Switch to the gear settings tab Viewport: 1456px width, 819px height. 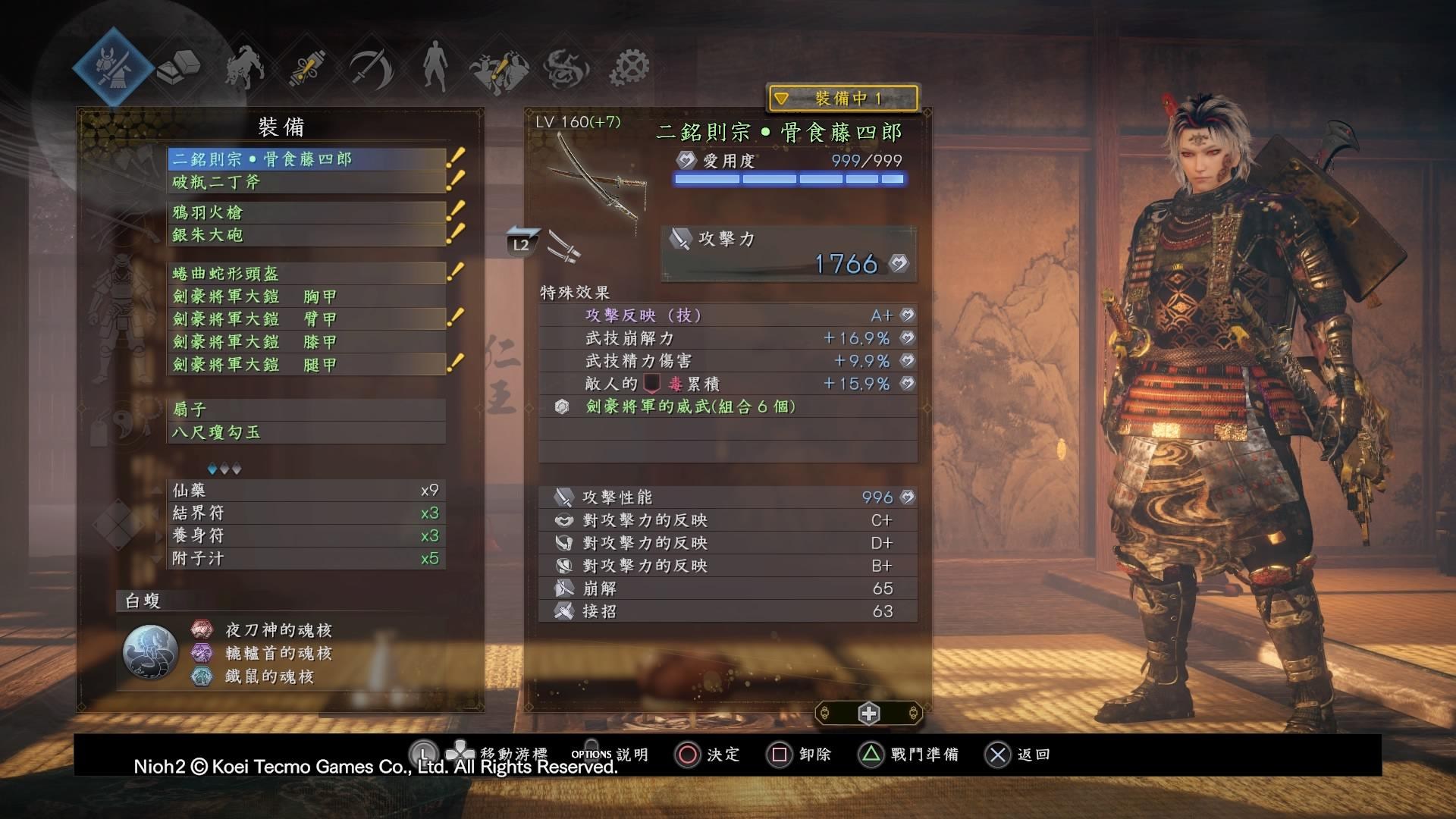point(630,67)
